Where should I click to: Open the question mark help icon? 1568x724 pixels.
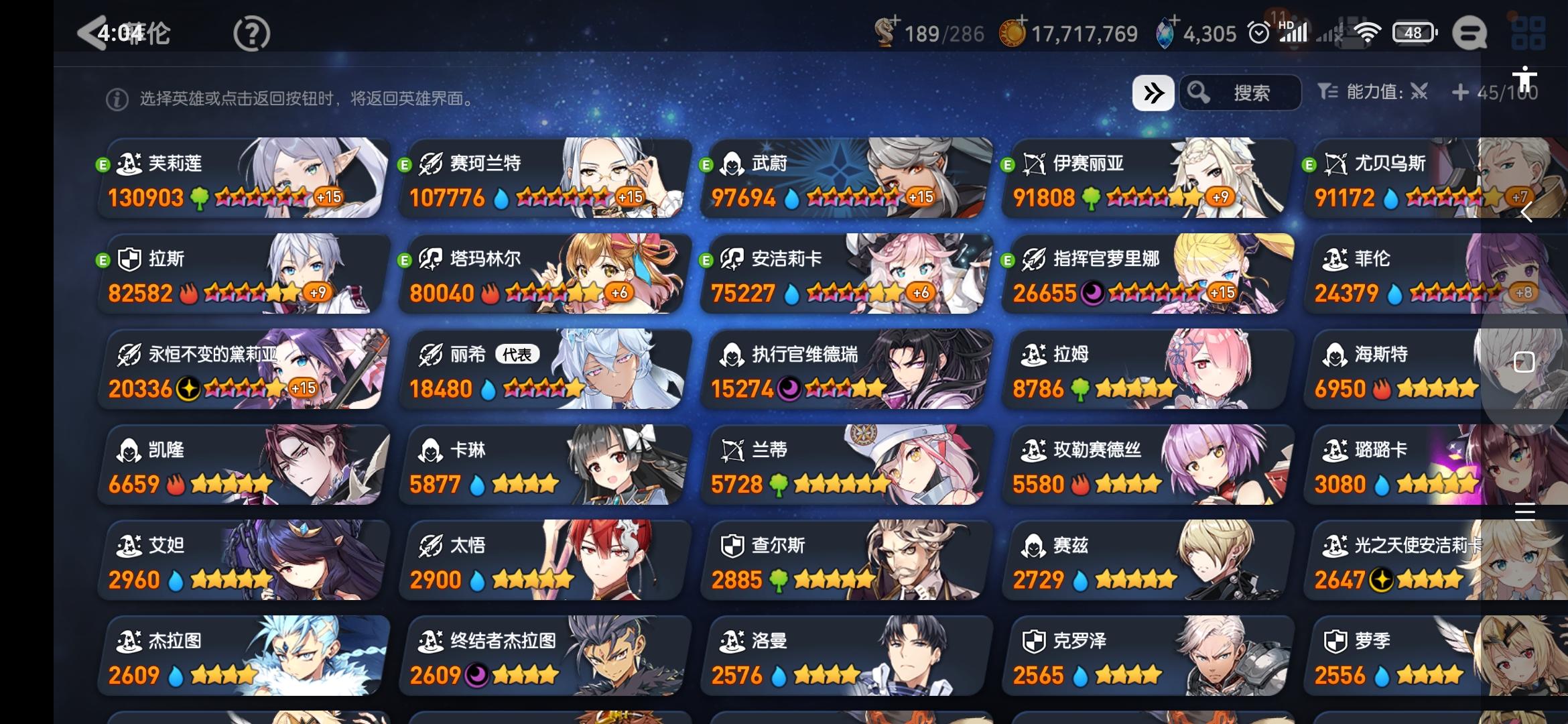tap(251, 32)
